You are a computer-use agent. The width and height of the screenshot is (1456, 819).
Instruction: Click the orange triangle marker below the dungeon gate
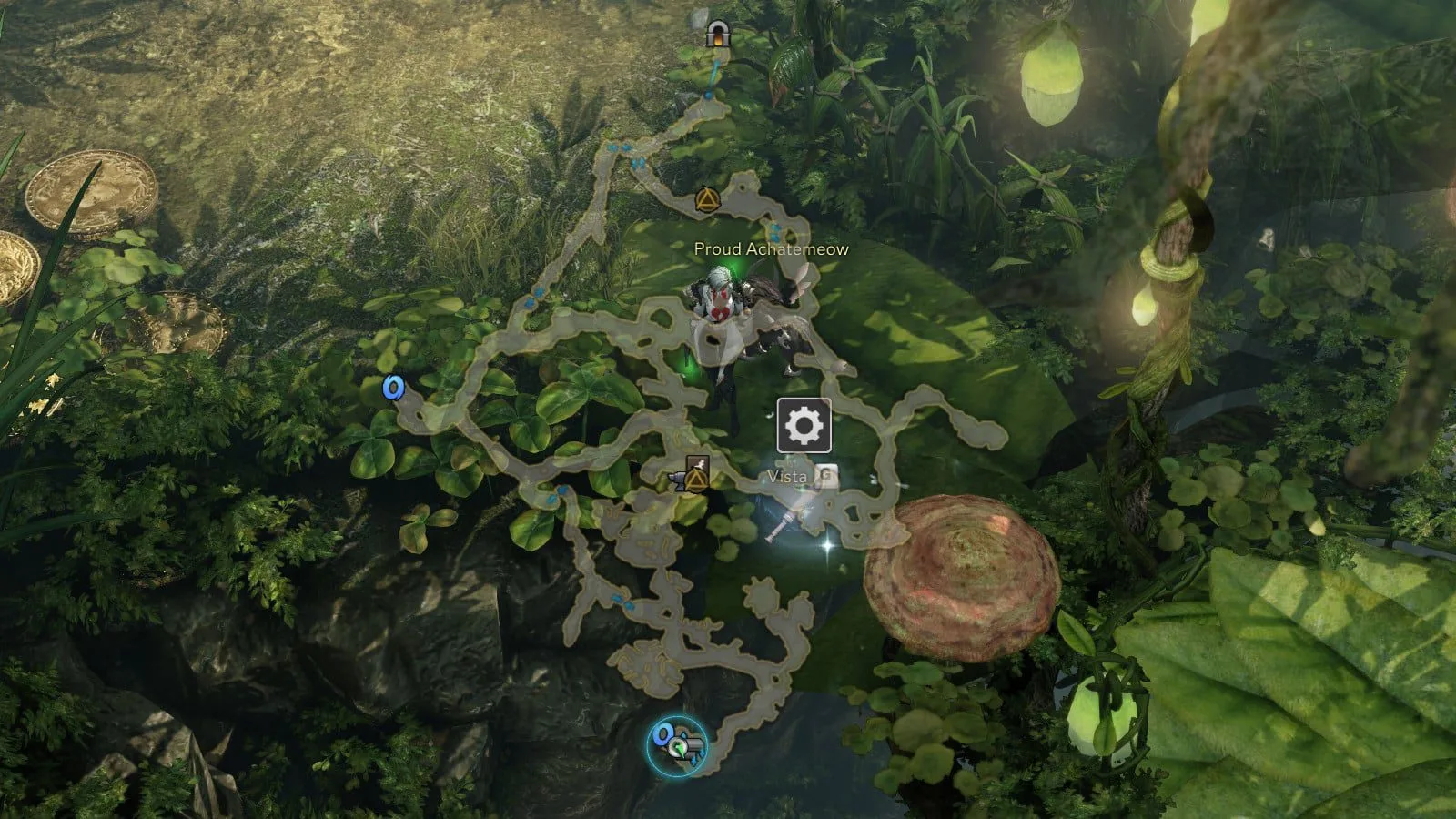[706, 199]
